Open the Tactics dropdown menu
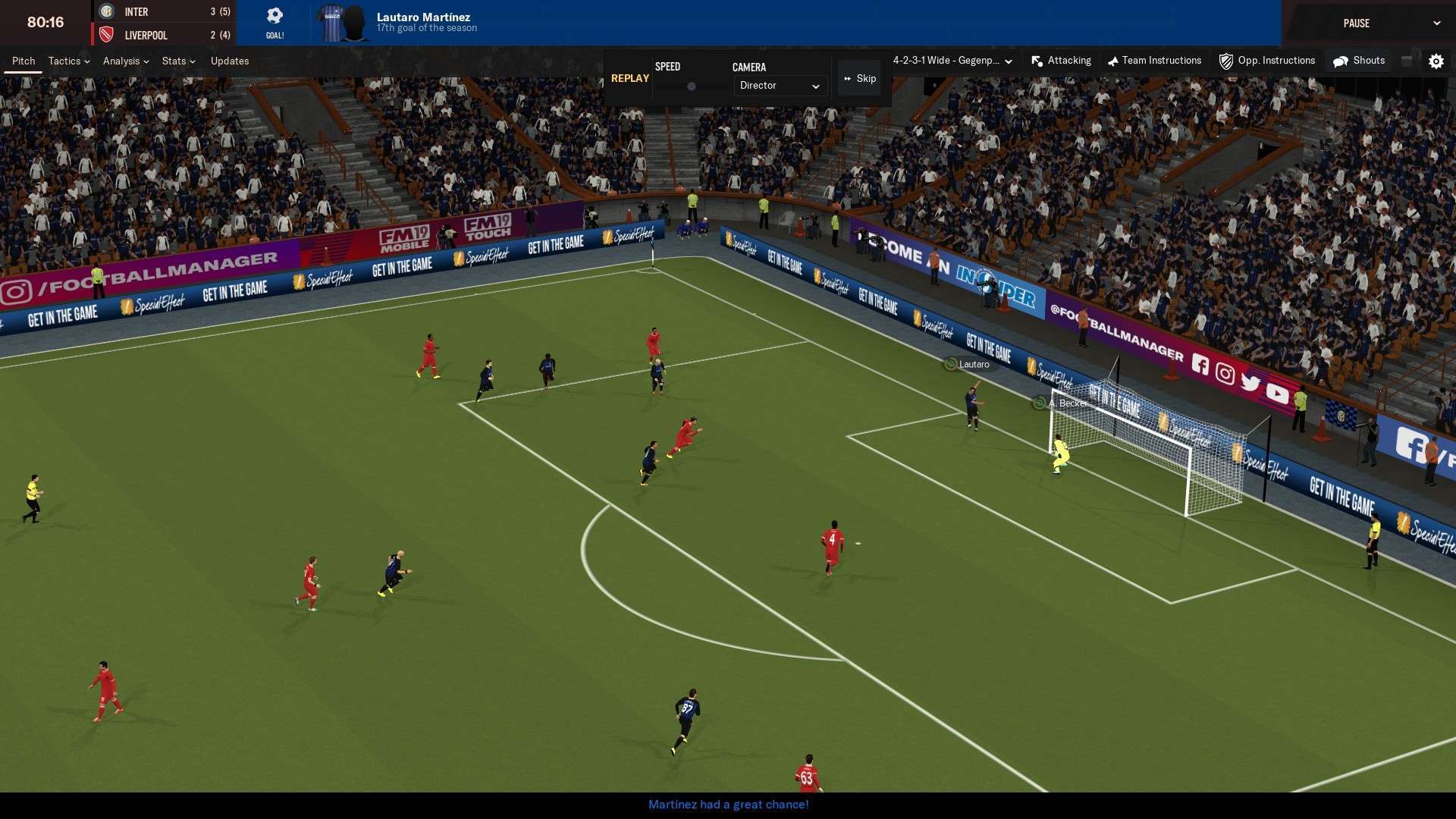Image resolution: width=1456 pixels, height=819 pixels. click(68, 61)
